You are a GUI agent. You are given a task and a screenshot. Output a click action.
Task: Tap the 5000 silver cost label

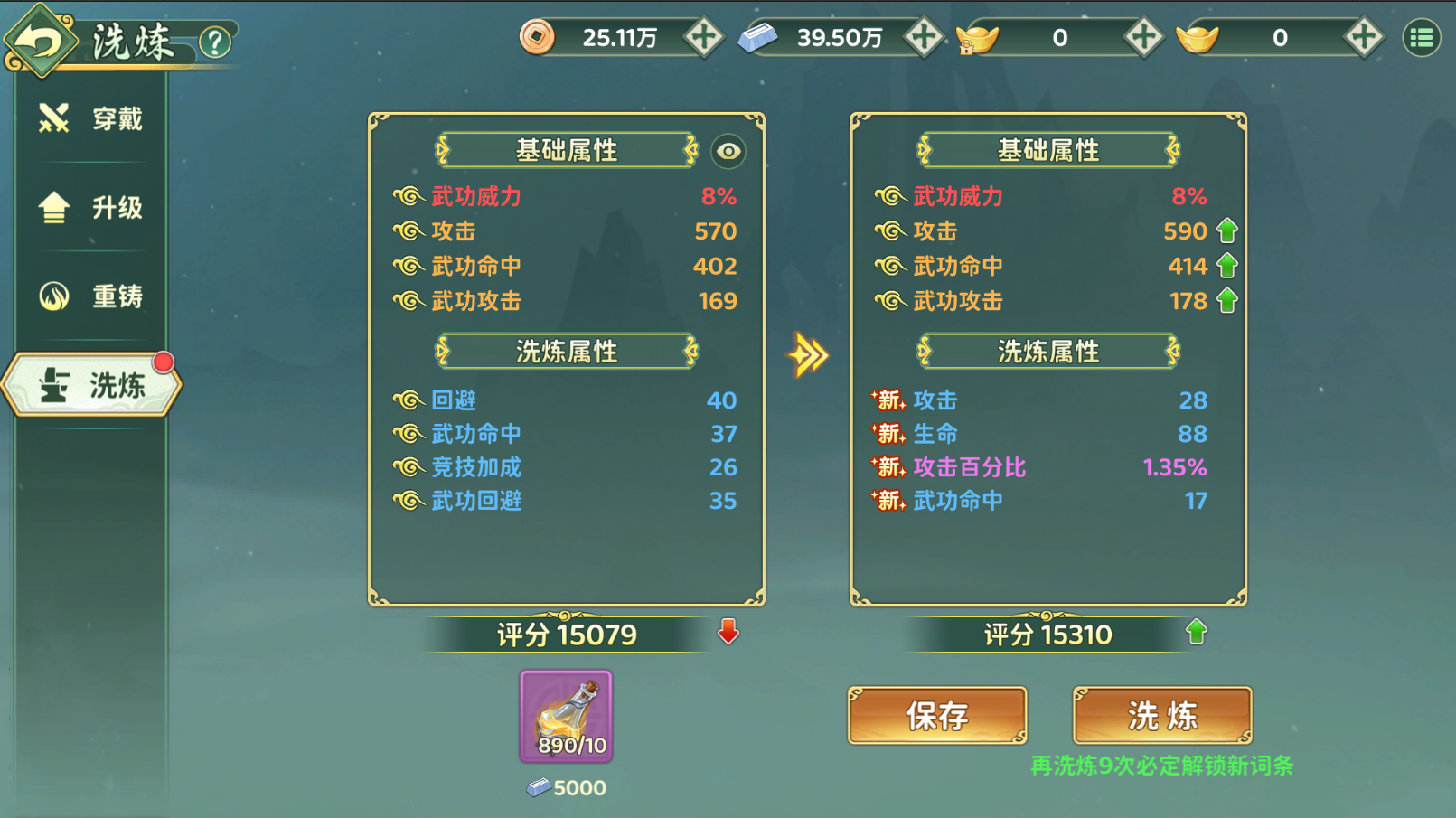(567, 786)
